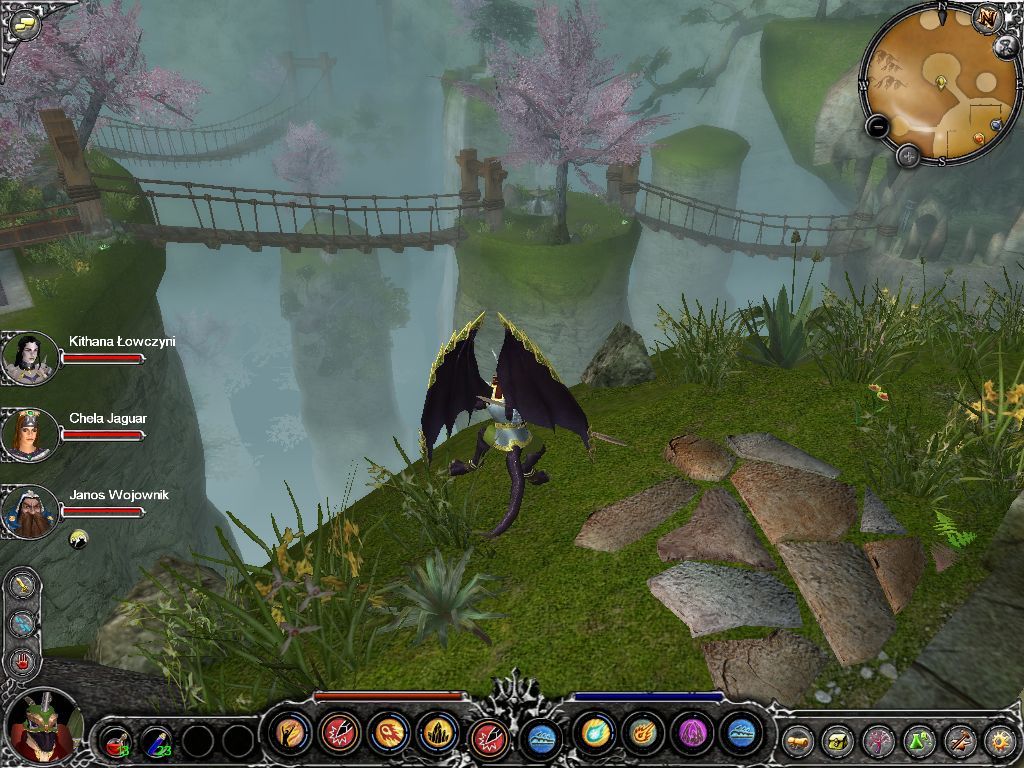
Task: Use the blue mana potion slot
Action: tap(157, 741)
